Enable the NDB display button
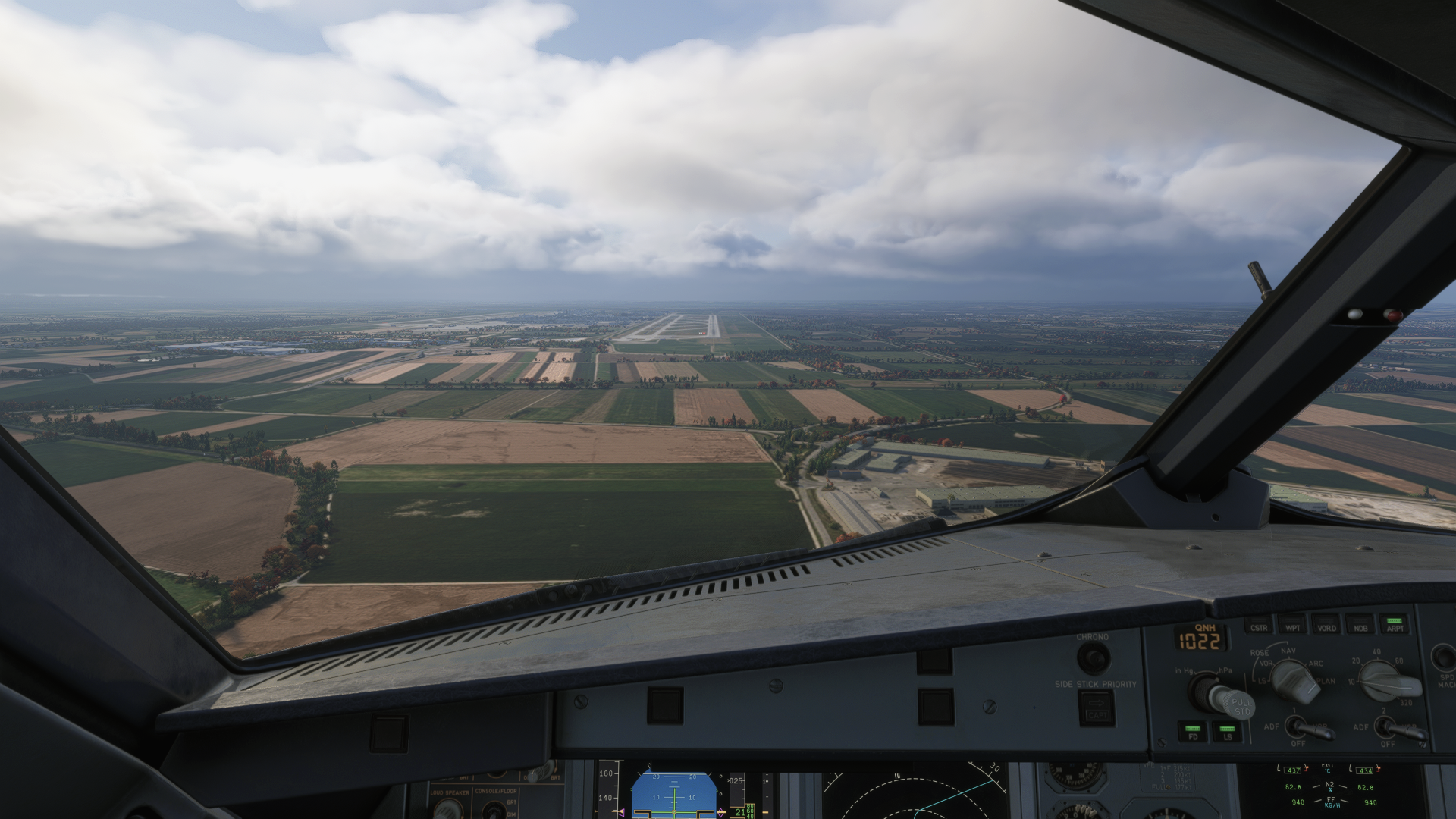Screen dimensions: 1456x819 [1360, 626]
